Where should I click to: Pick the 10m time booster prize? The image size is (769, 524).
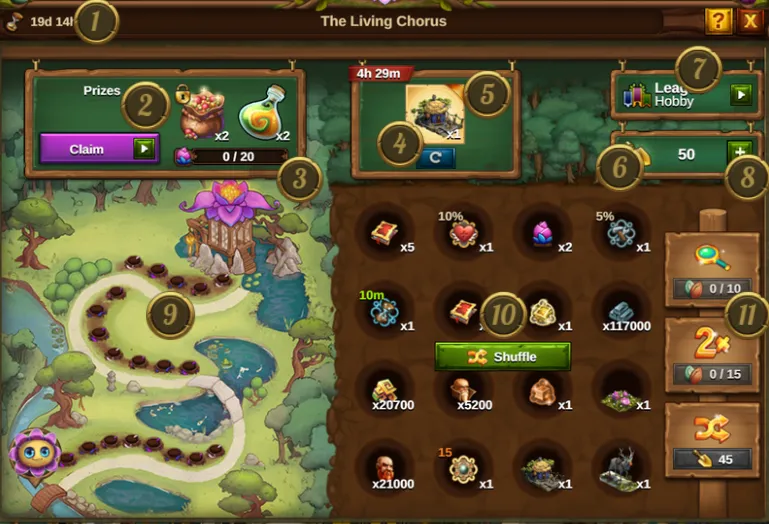[383, 313]
